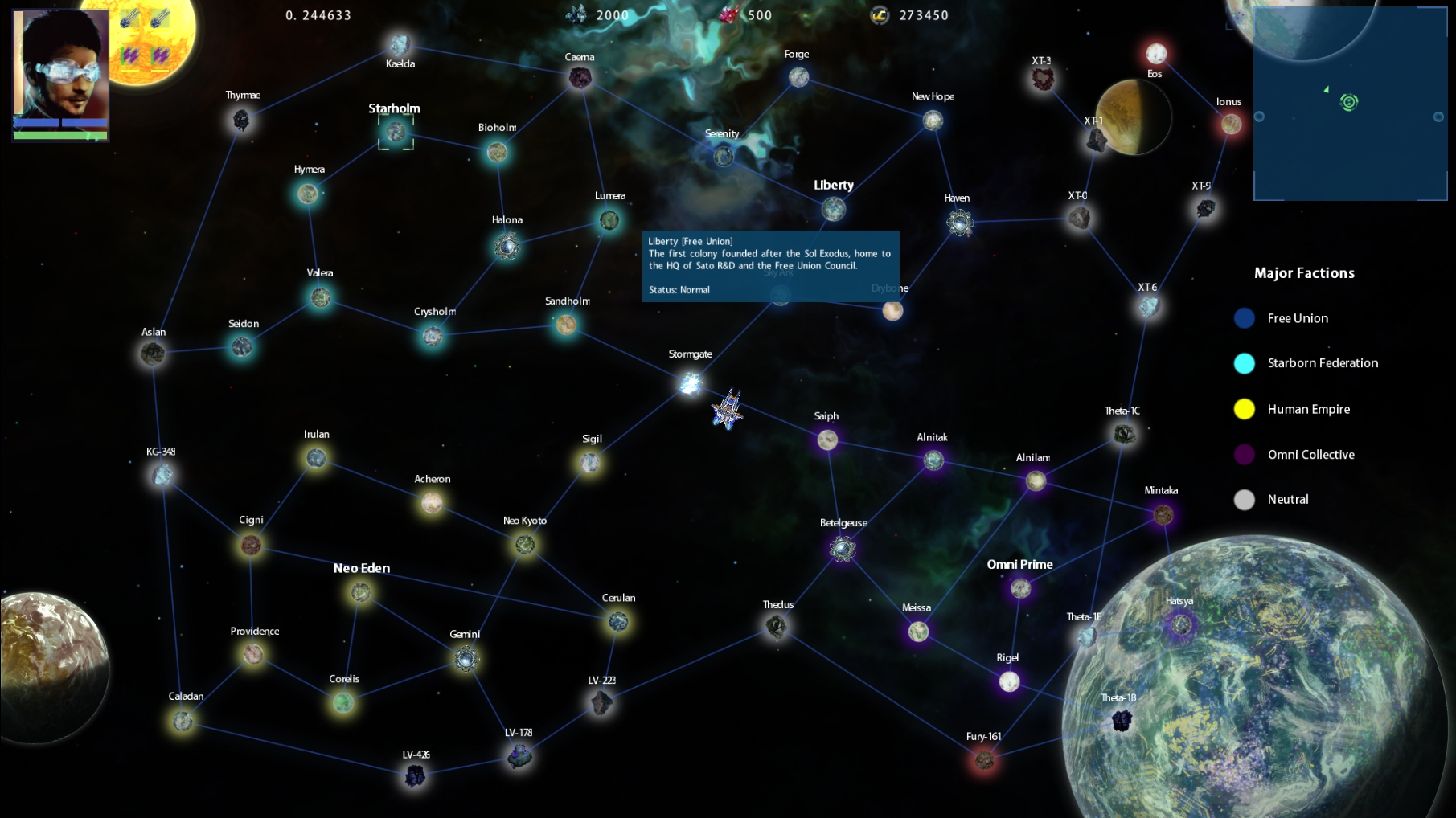The width and height of the screenshot is (1456, 818).
Task: Click the Free Union legend entry
Action: (x=1297, y=319)
